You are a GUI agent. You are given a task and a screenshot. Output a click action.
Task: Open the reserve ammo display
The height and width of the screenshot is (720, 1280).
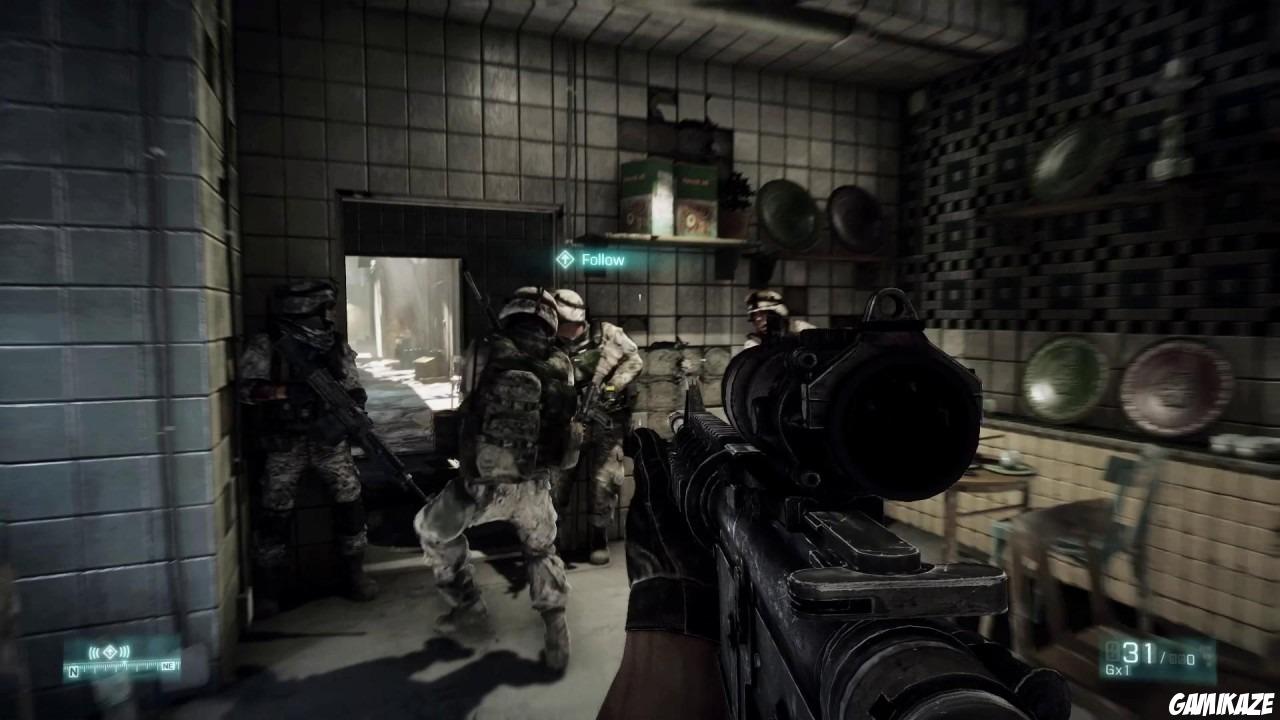(x=1175, y=659)
